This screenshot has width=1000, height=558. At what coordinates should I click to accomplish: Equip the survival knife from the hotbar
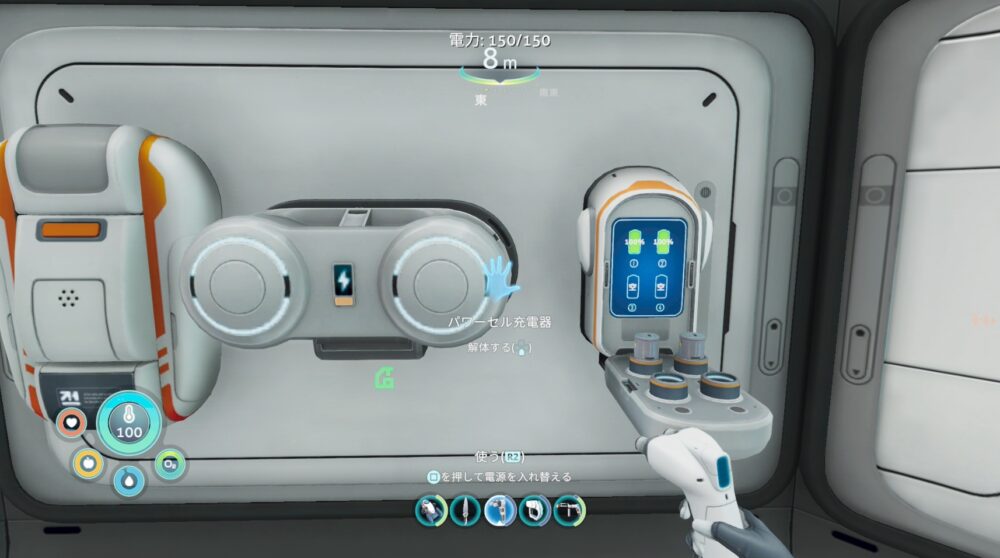[466, 510]
